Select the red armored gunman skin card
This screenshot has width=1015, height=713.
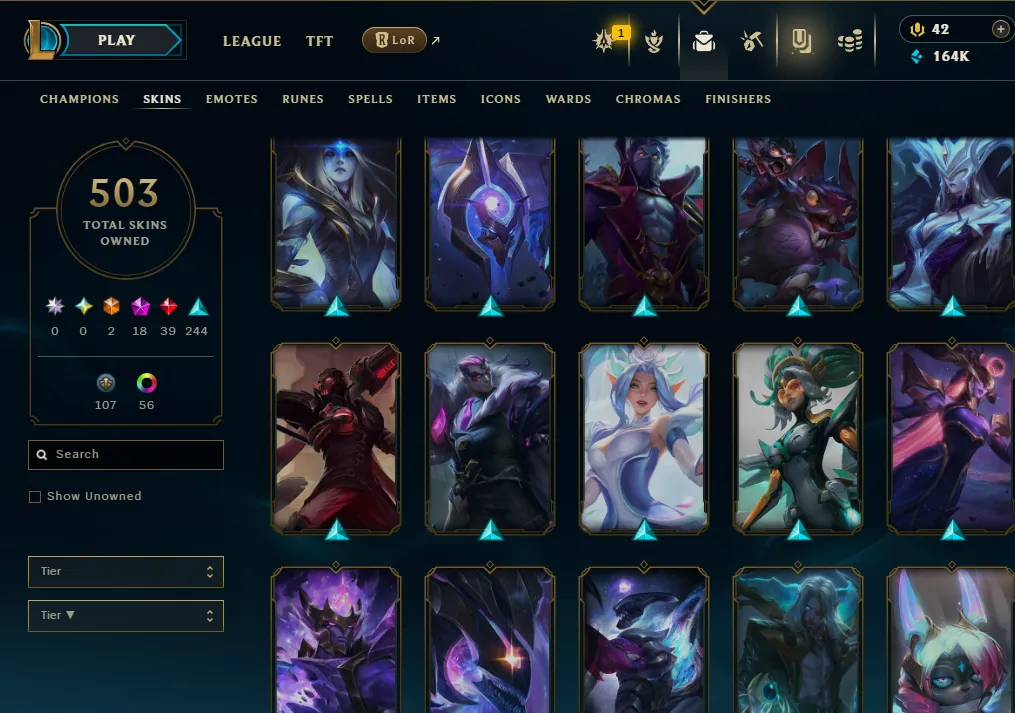pyautogui.click(x=336, y=436)
